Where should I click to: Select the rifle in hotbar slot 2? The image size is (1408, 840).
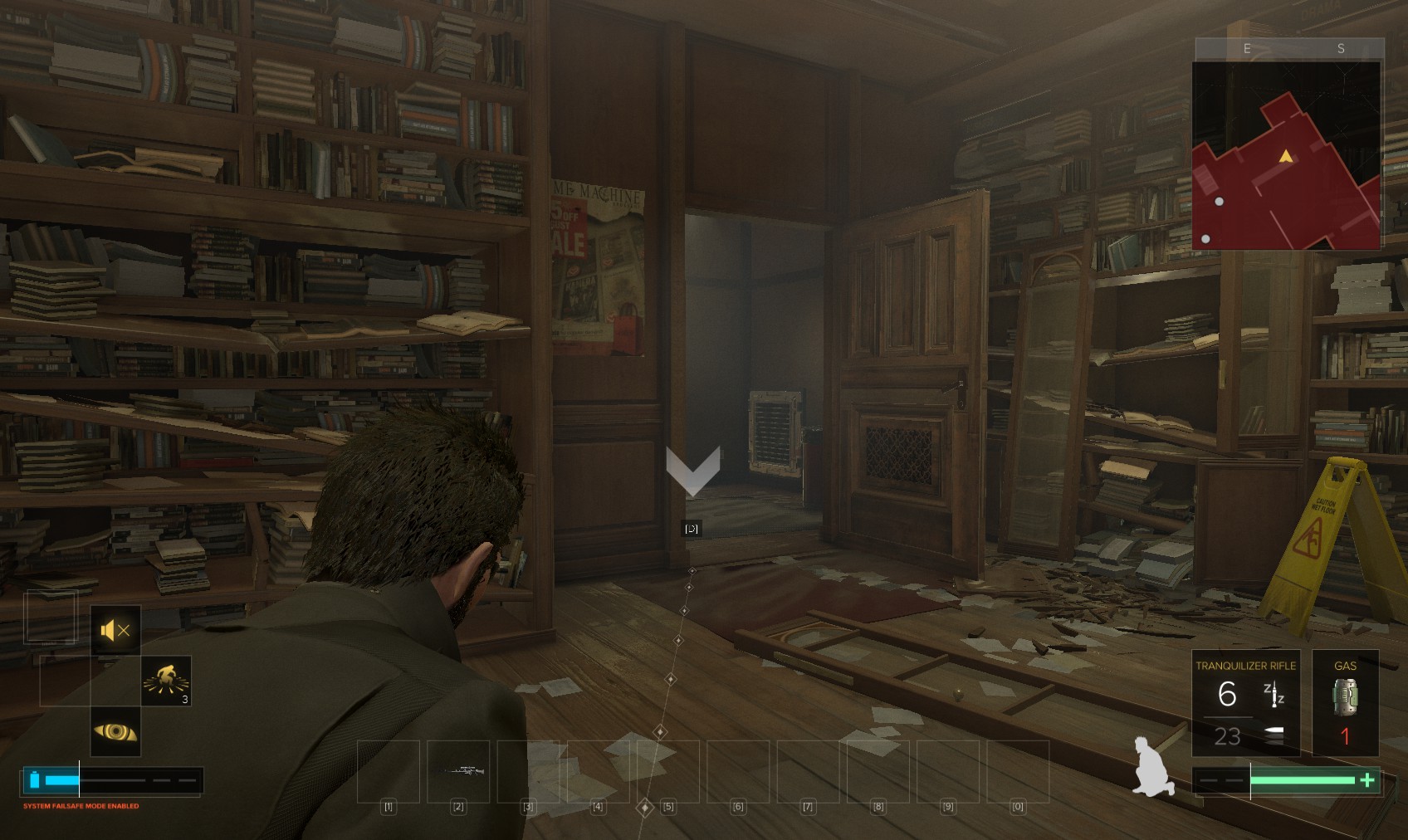(x=458, y=771)
